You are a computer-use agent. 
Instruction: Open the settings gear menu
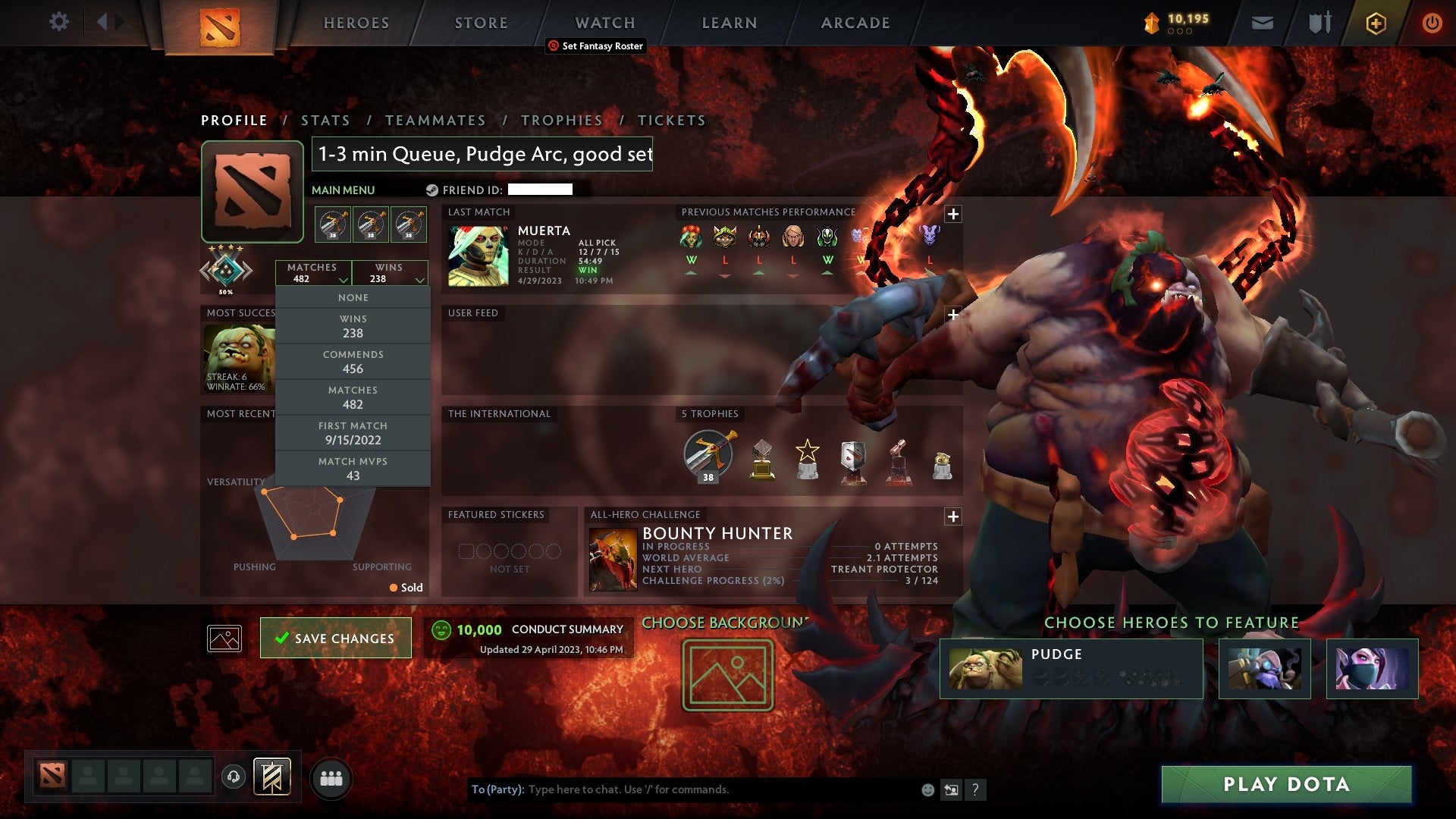(x=59, y=22)
